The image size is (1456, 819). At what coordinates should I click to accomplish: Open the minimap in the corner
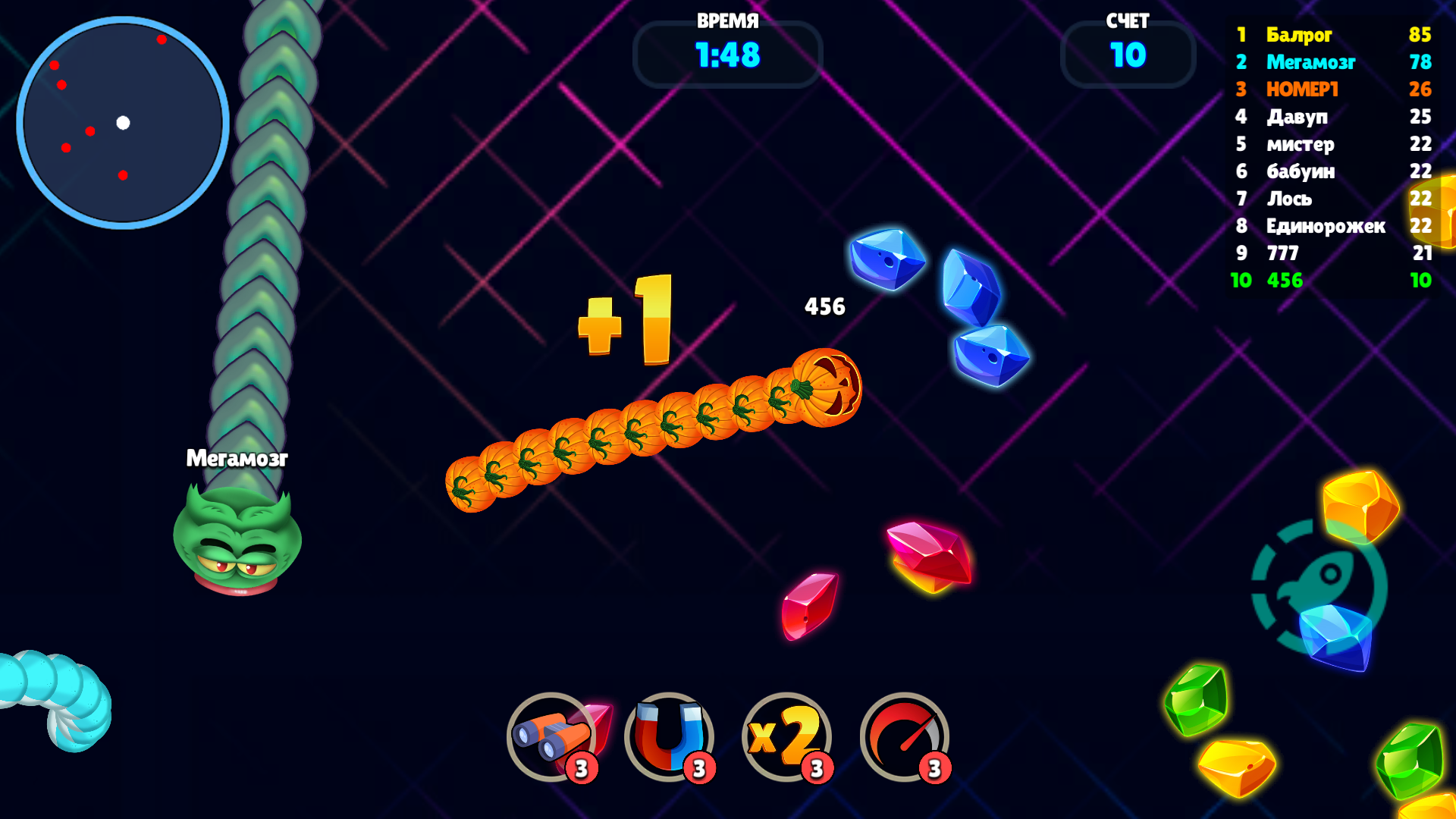[x=124, y=123]
